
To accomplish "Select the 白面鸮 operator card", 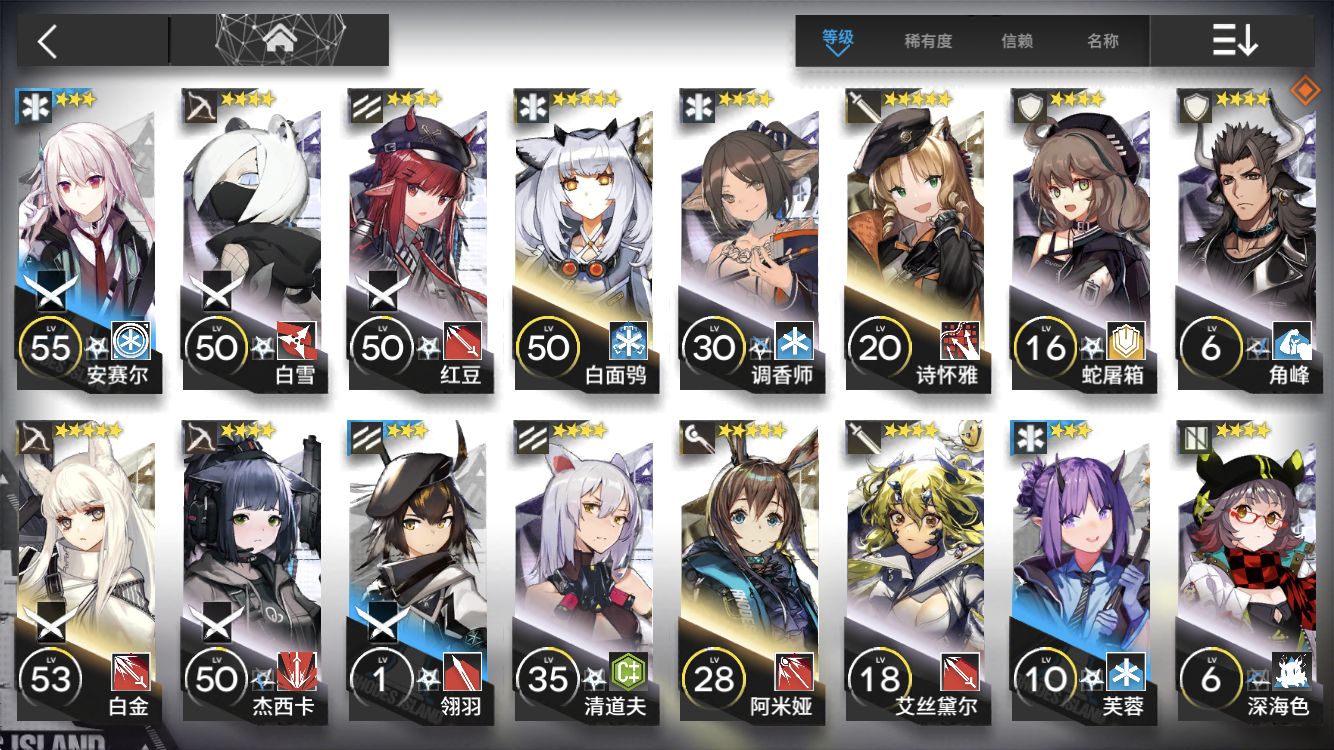I will (x=584, y=240).
